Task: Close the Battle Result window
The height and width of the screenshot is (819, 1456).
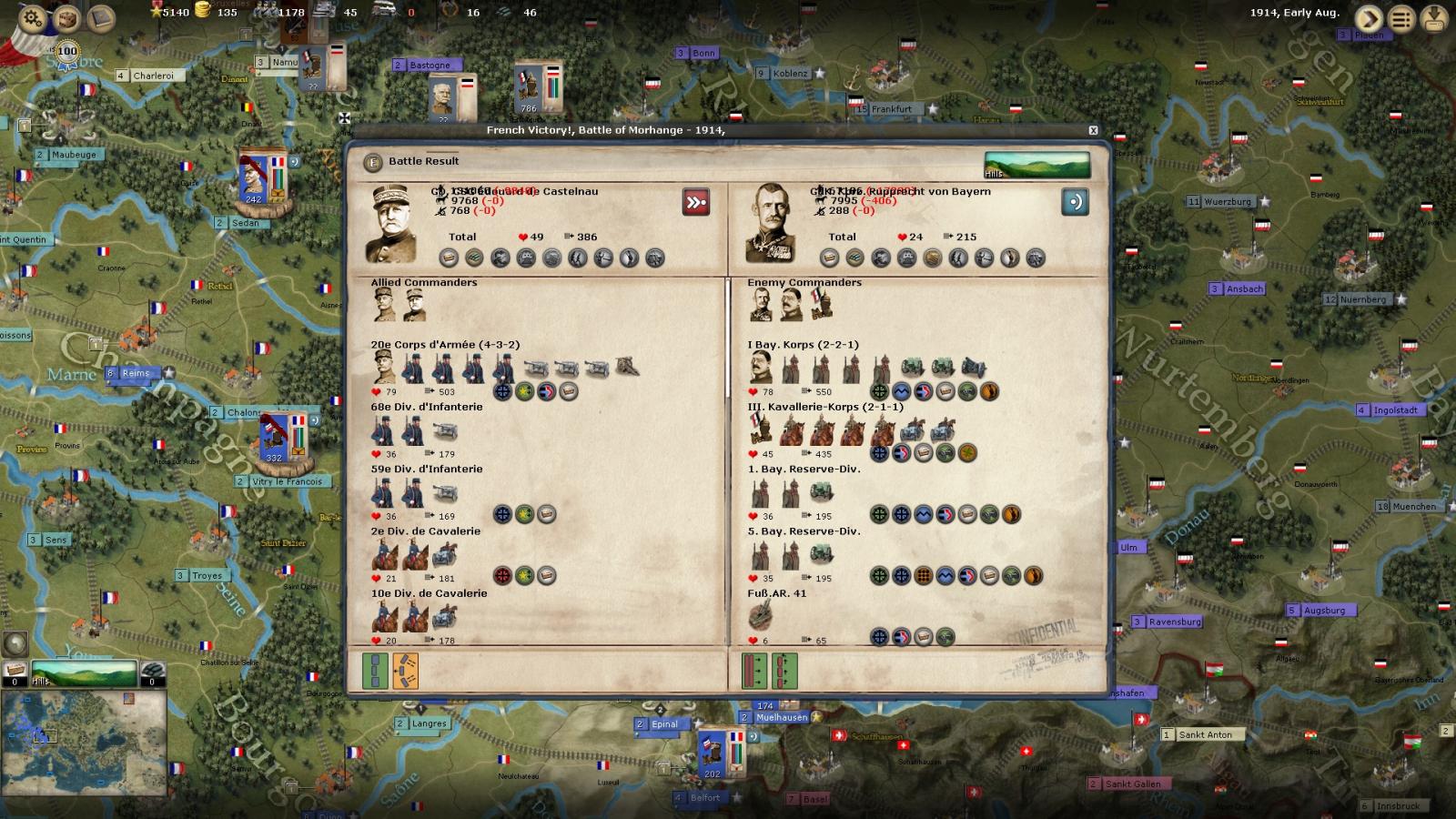Action: pos(1093,131)
